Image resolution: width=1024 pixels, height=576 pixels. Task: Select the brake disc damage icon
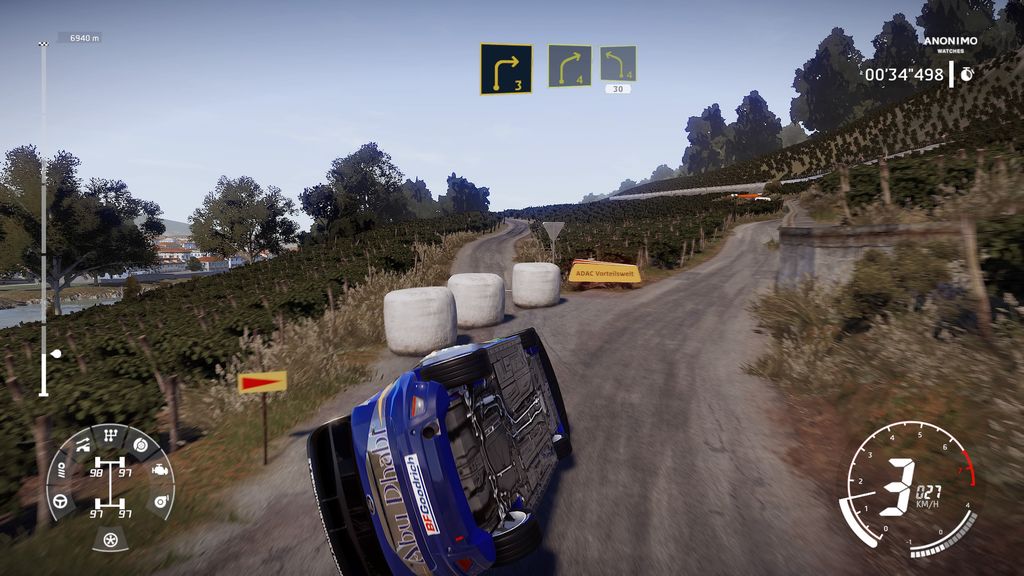point(140,444)
